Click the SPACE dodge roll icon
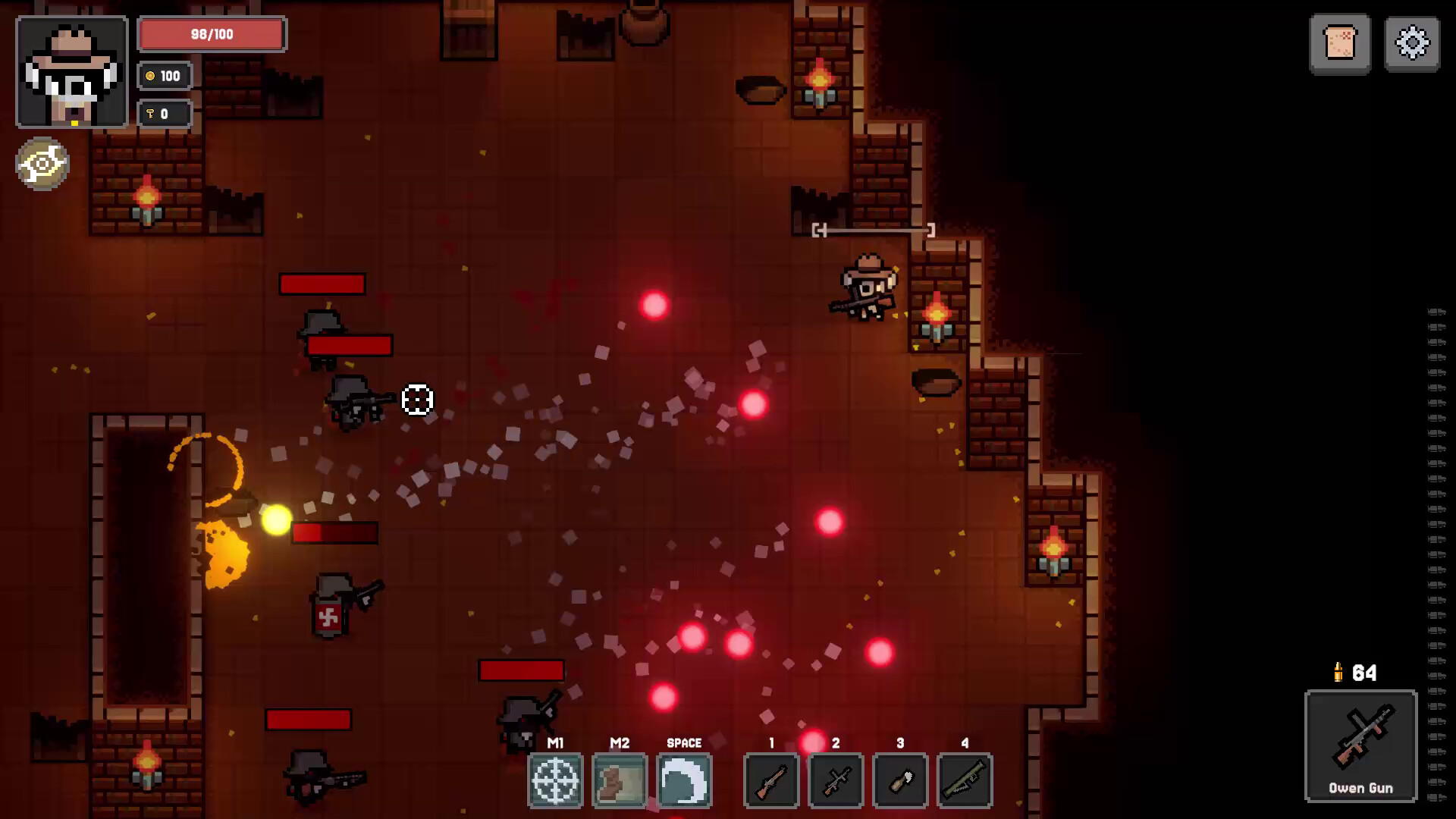1456x819 pixels. click(684, 781)
